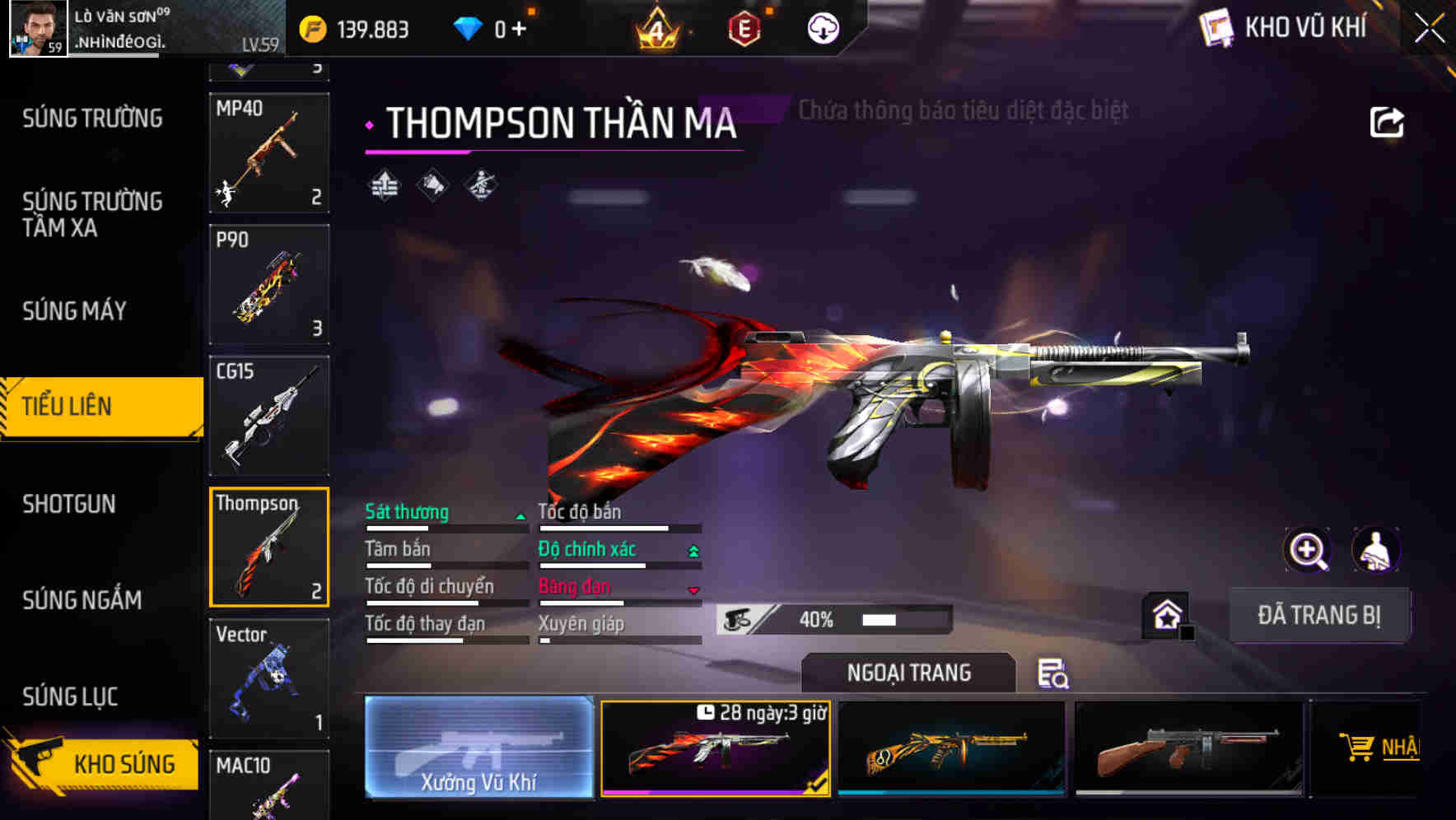
Task: Select the crown rank icon
Action: tap(654, 27)
